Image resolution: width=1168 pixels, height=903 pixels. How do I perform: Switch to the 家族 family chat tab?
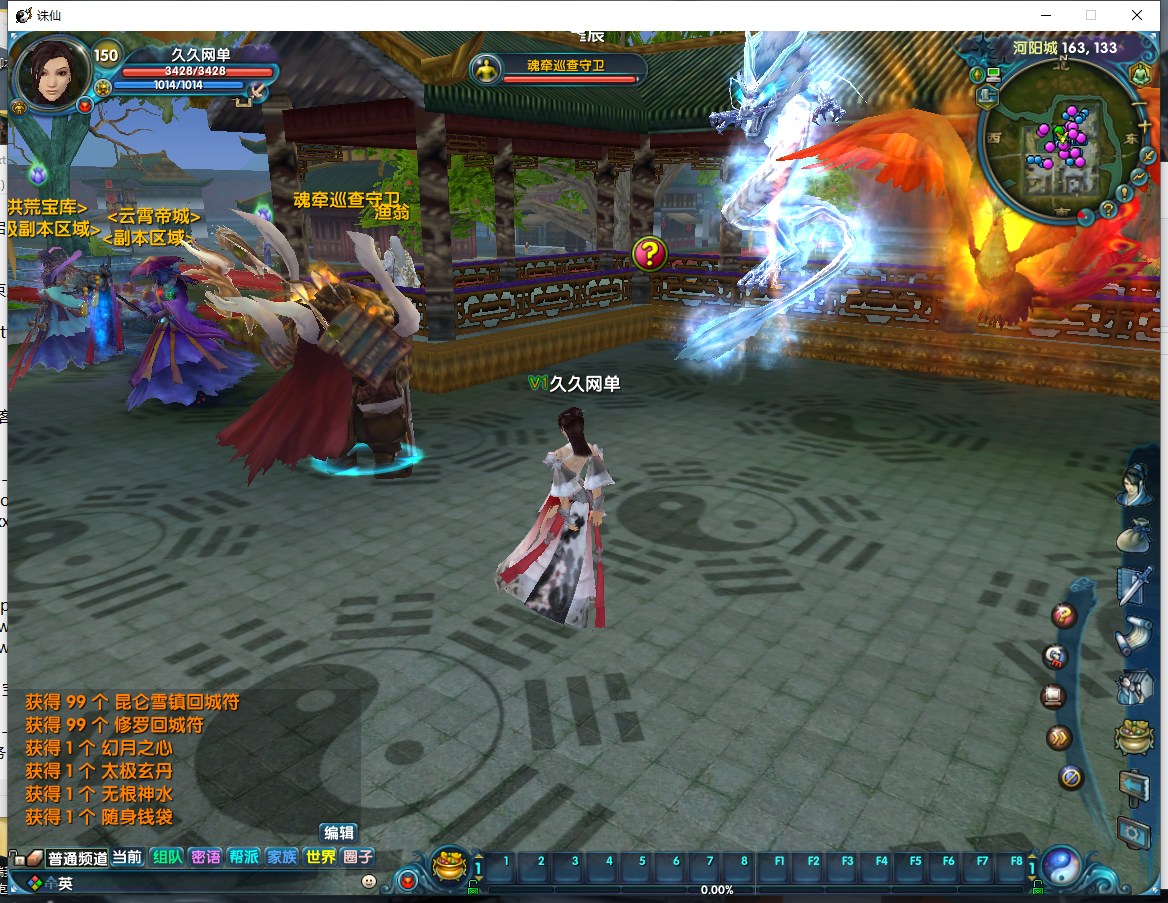tap(281, 857)
